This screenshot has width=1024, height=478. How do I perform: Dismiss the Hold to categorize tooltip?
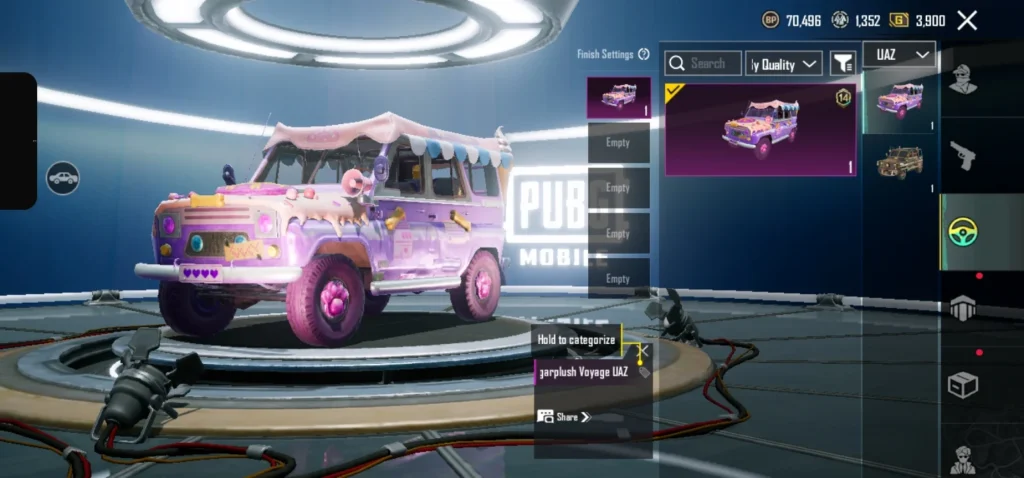[x=644, y=351]
